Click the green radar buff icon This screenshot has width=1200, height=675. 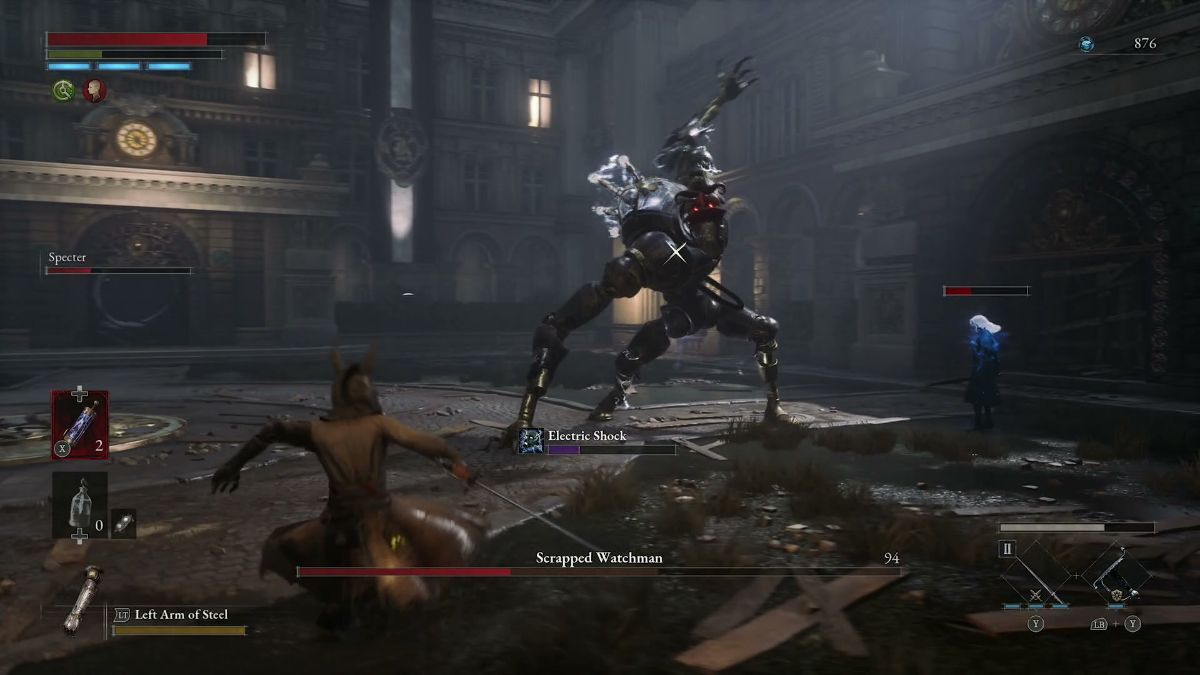point(64,91)
